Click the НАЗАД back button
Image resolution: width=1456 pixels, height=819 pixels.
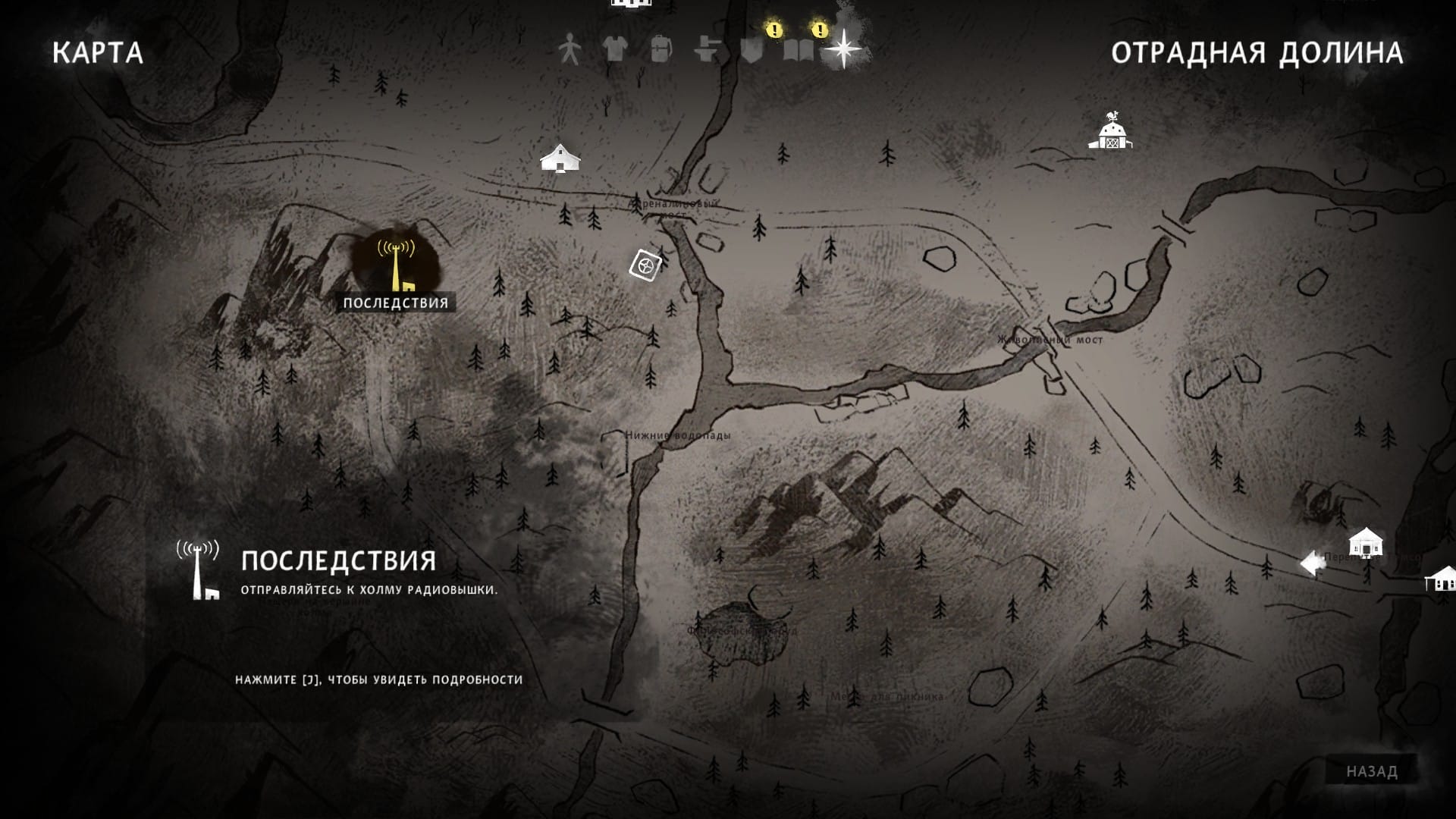click(1371, 771)
